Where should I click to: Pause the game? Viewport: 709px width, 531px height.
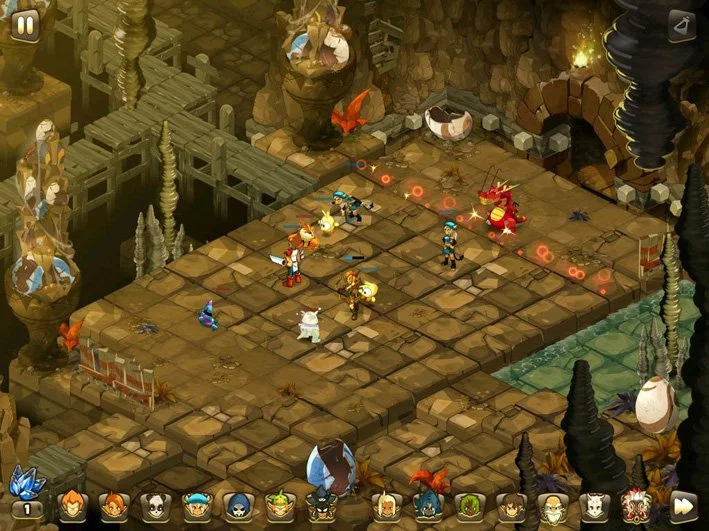tap(24, 24)
